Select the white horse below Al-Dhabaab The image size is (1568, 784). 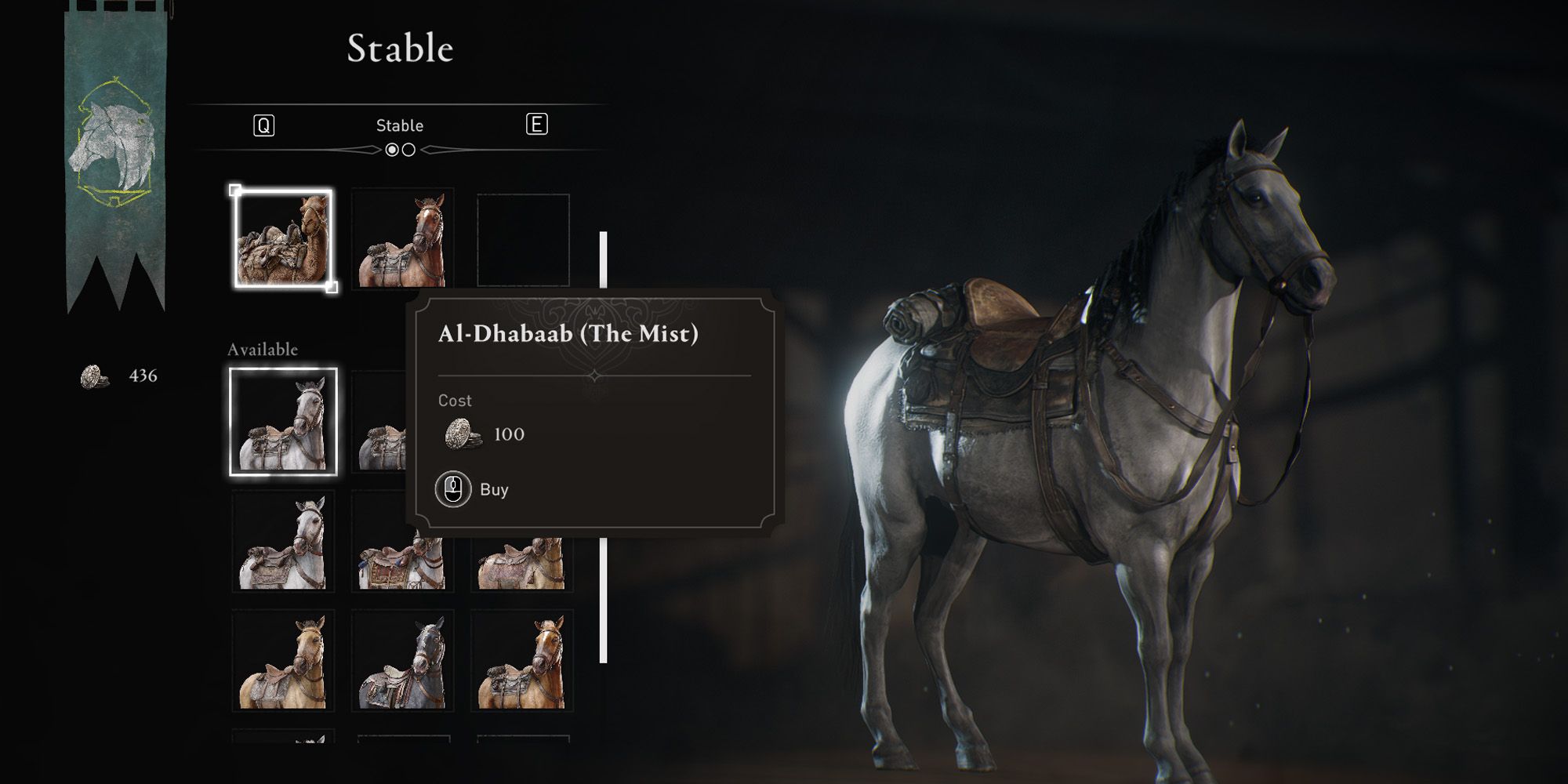283,541
